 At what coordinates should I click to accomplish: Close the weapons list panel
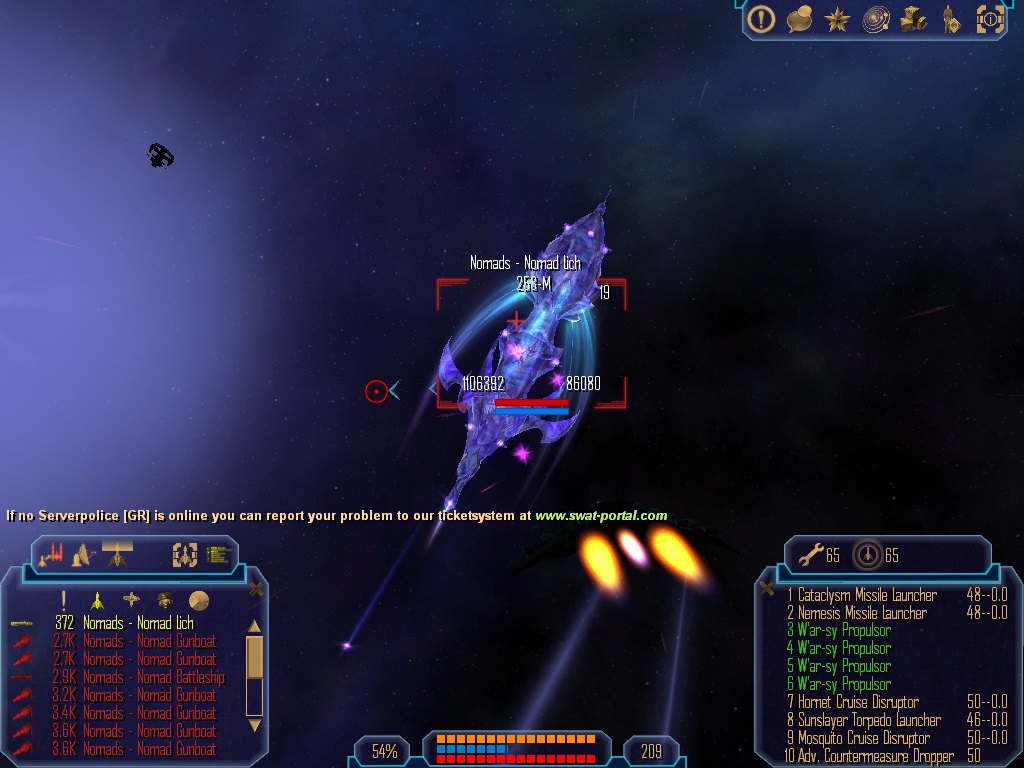pyautogui.click(x=767, y=588)
